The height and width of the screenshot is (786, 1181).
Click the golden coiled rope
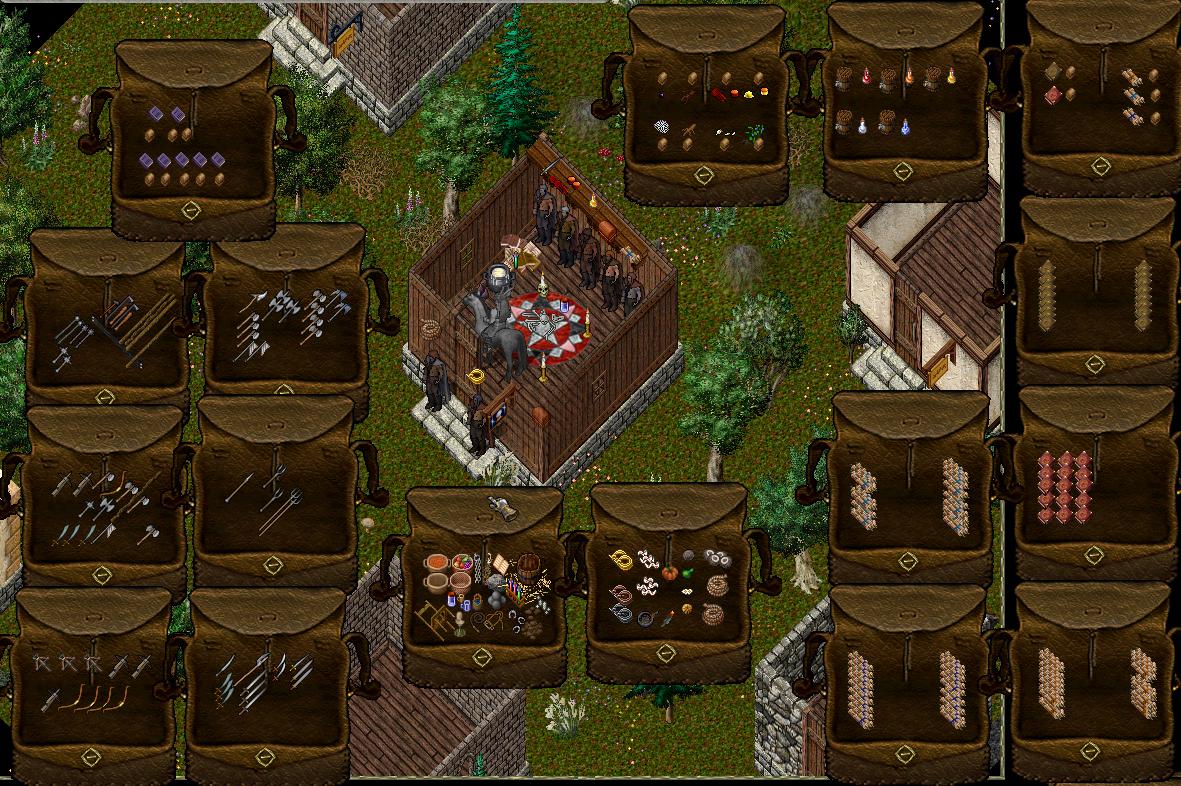[x=622, y=560]
